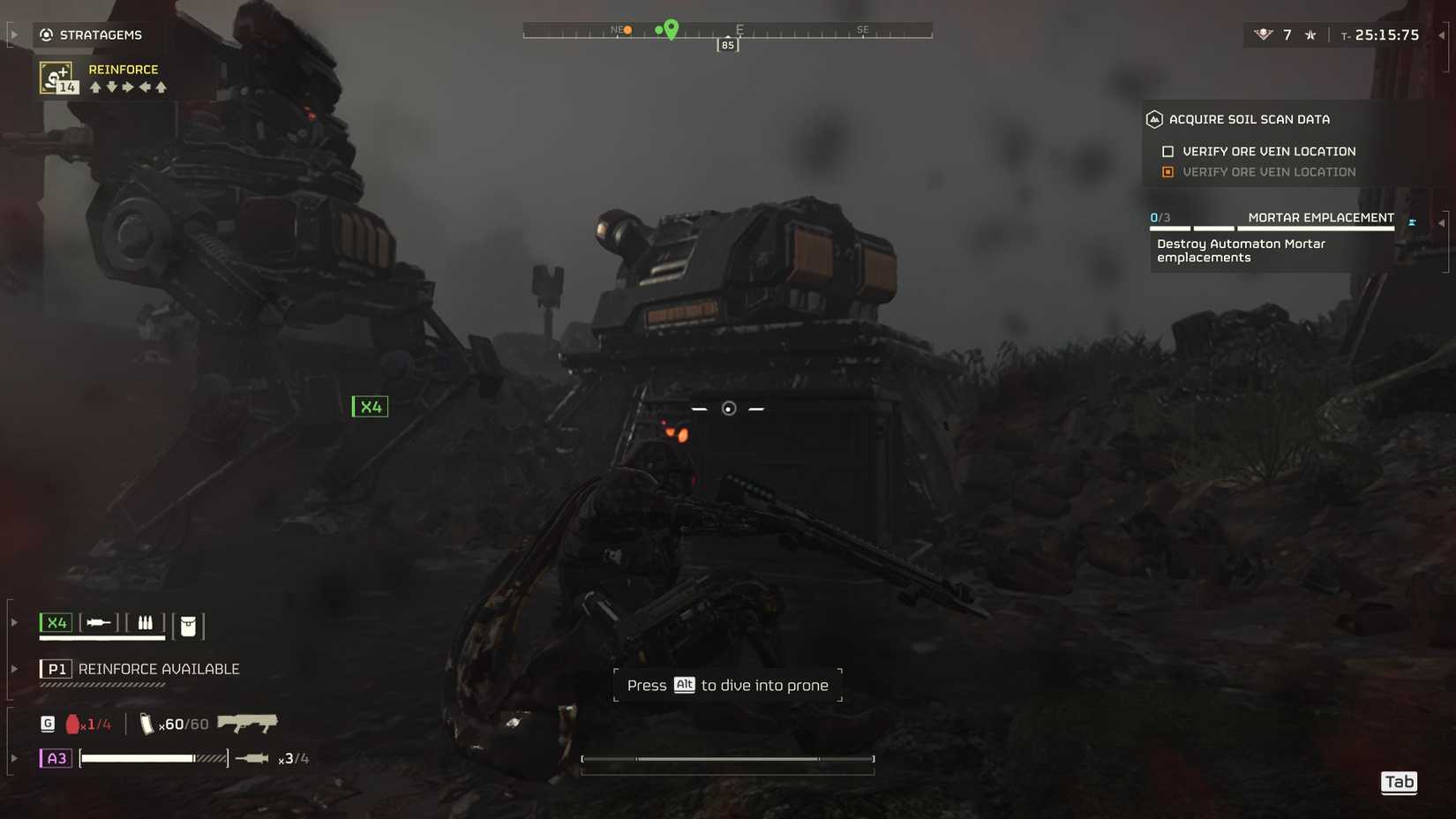The width and height of the screenshot is (1456, 819).
Task: Select the Reinforce stratagem icon
Action: click(55, 79)
